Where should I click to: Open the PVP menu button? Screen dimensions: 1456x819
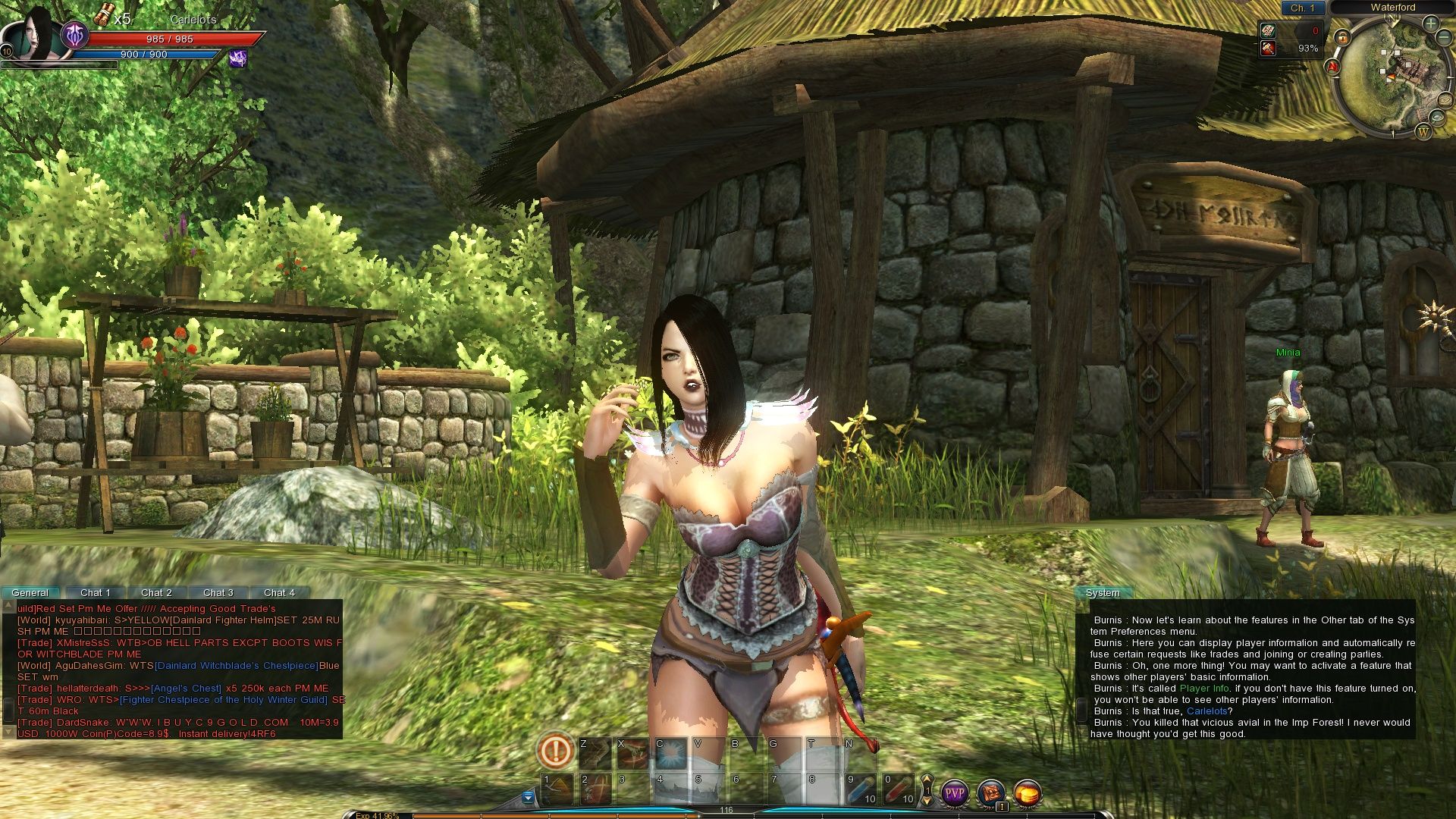click(955, 793)
